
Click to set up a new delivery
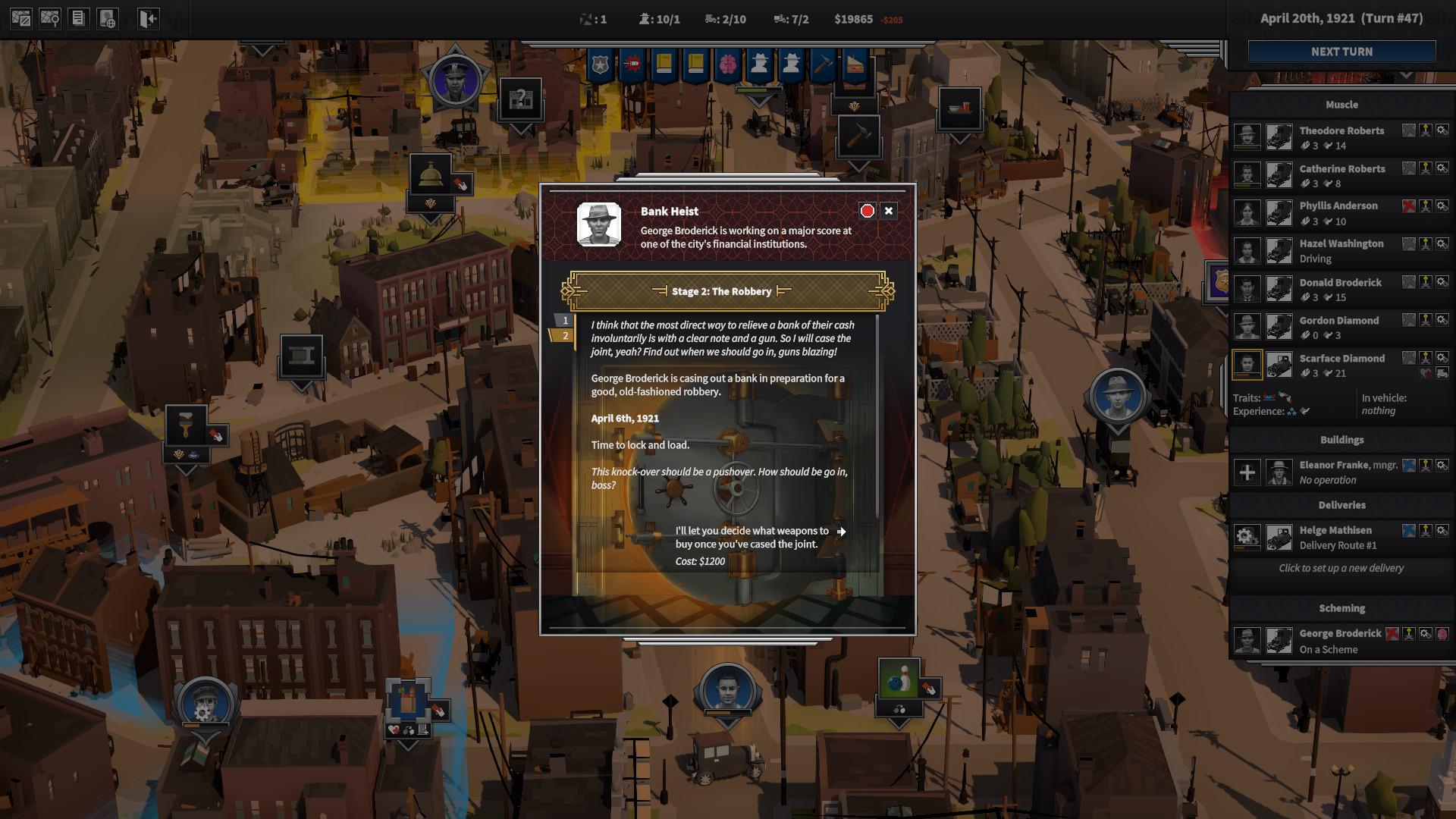[1341, 568]
